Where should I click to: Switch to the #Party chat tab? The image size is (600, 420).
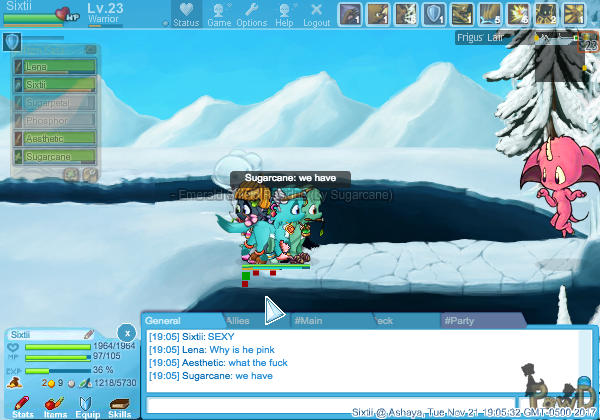tap(462, 320)
